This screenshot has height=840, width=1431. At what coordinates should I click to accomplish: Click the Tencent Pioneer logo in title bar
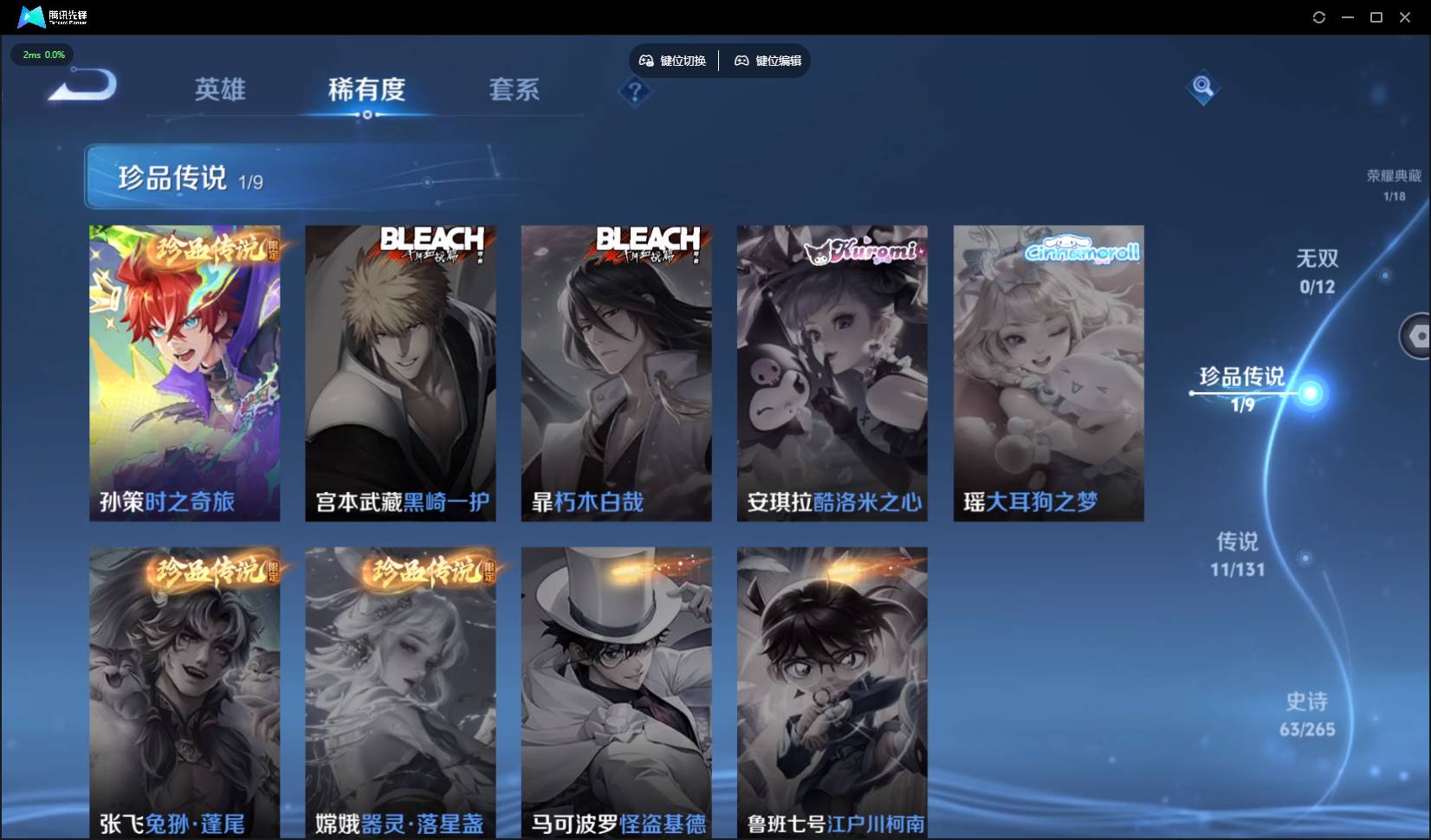click(30, 16)
